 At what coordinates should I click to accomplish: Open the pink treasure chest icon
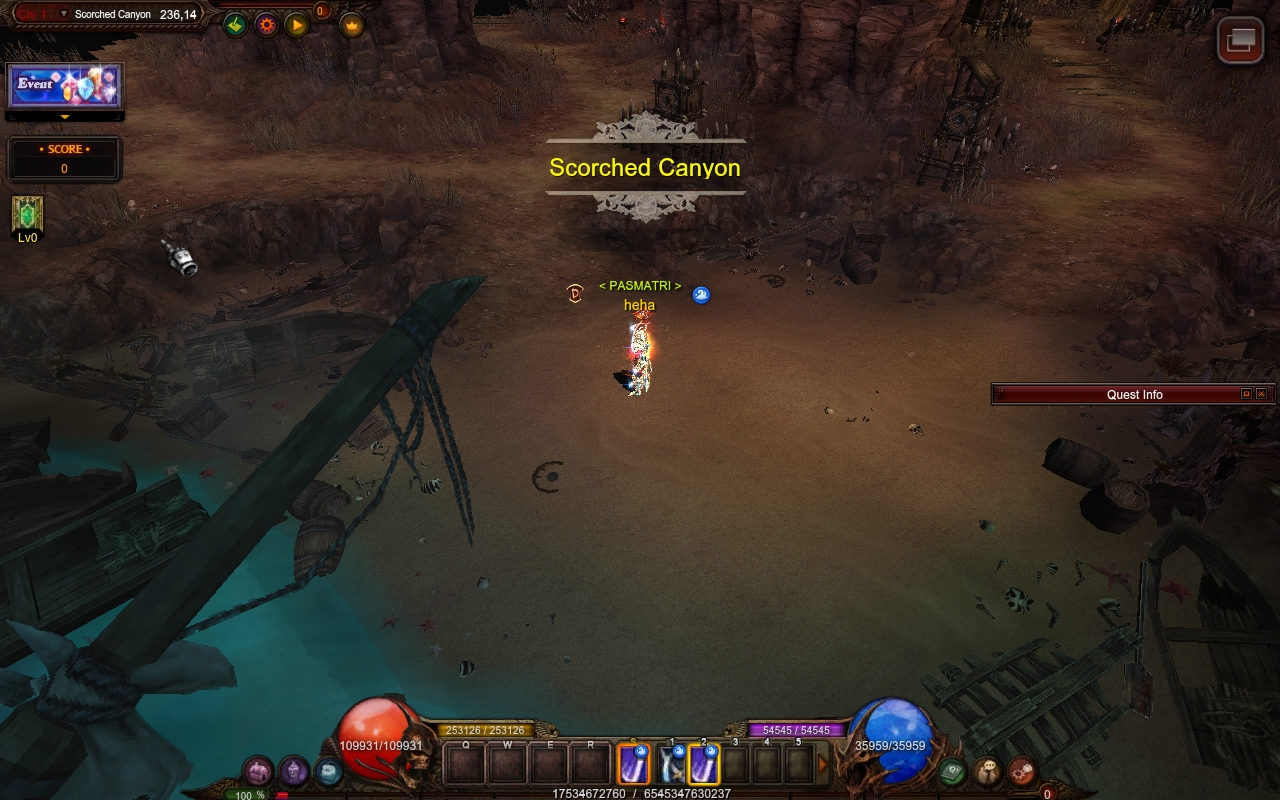258,771
